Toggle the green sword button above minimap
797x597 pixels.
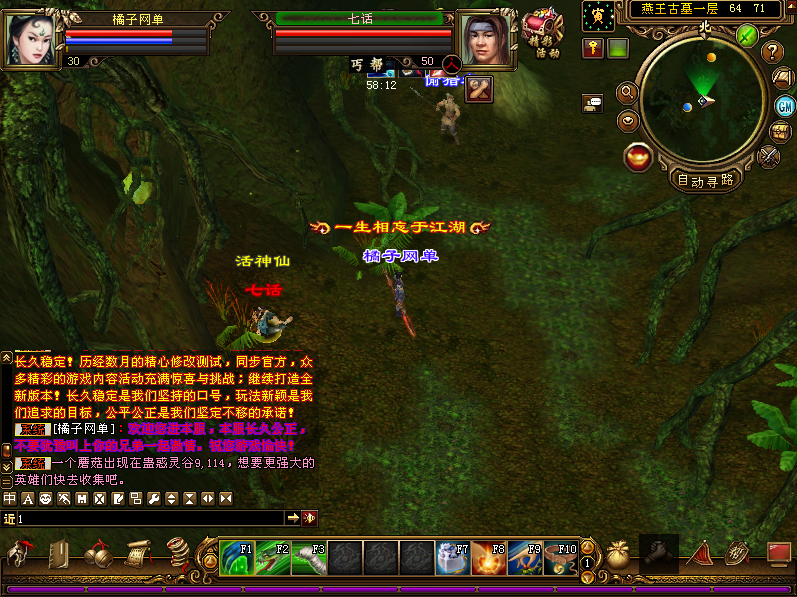[x=746, y=34]
